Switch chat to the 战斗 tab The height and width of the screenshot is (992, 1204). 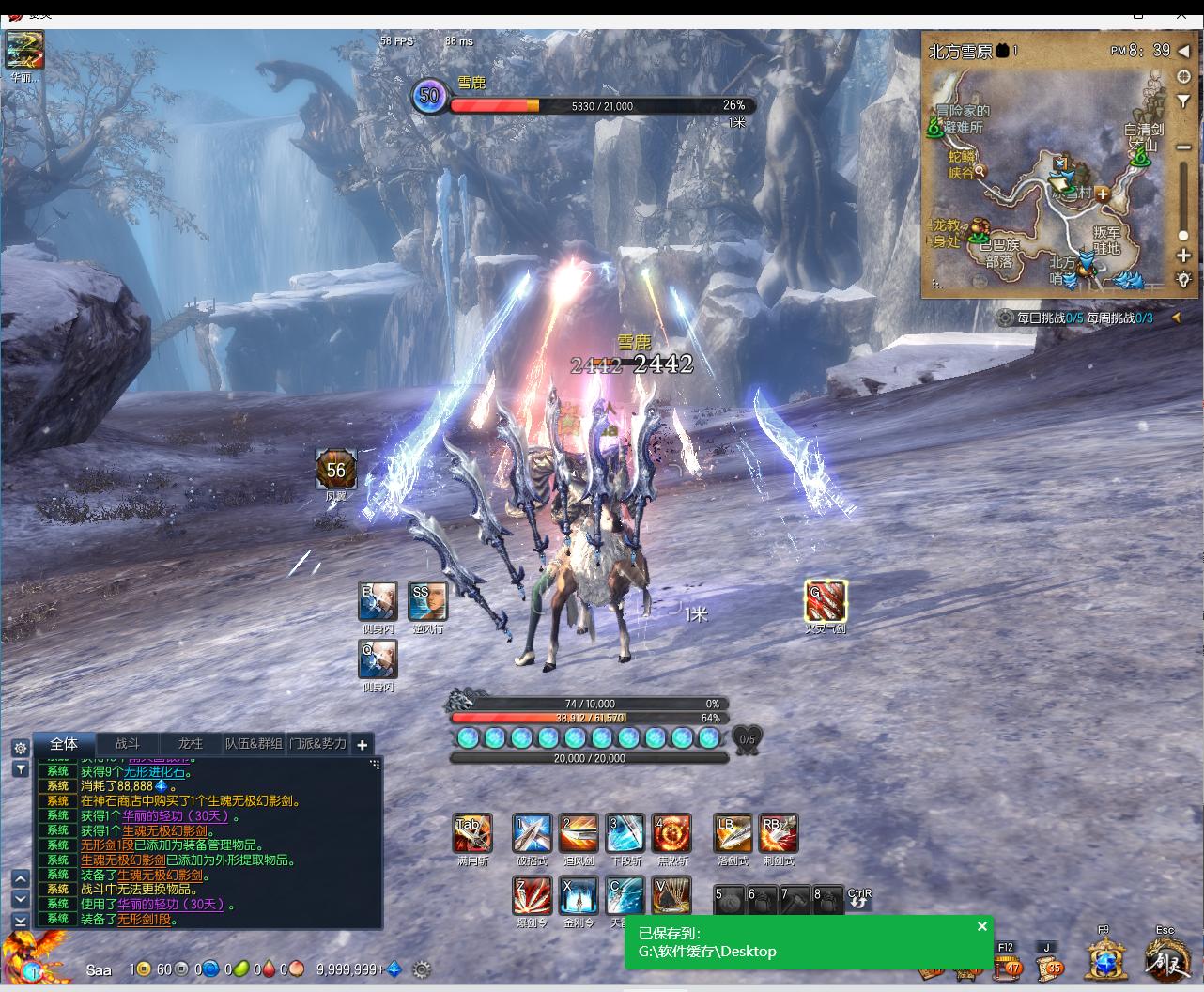[128, 743]
